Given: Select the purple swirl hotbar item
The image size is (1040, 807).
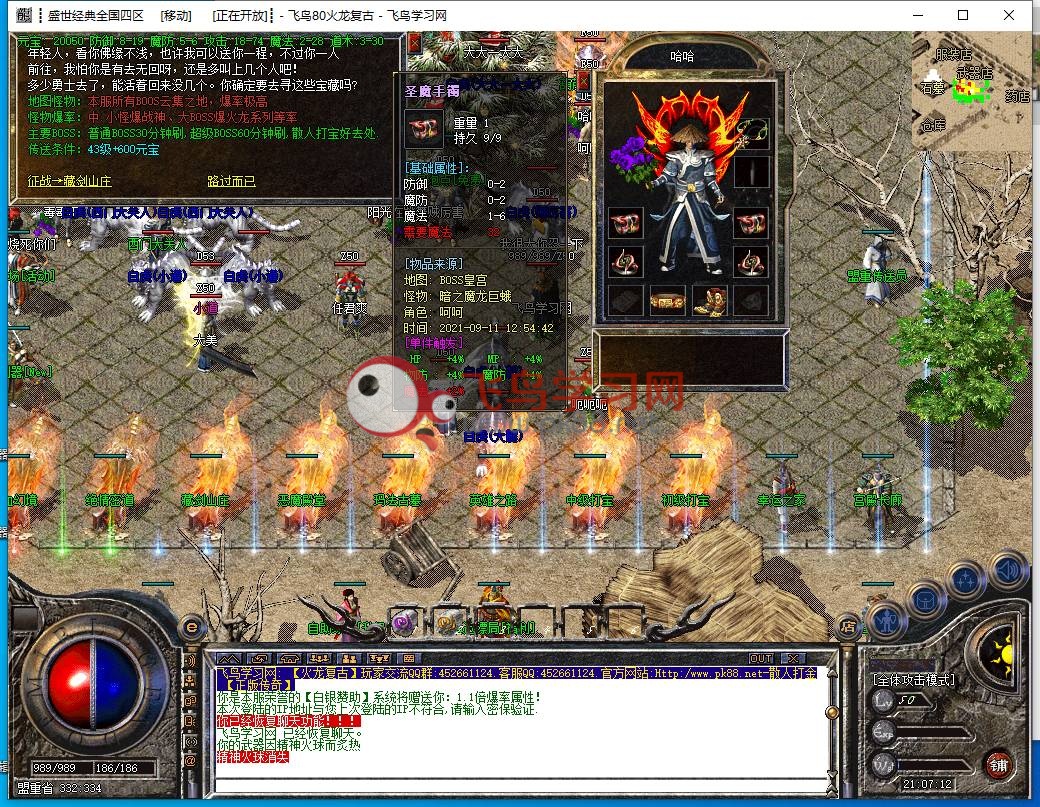Looking at the screenshot, I should (403, 624).
